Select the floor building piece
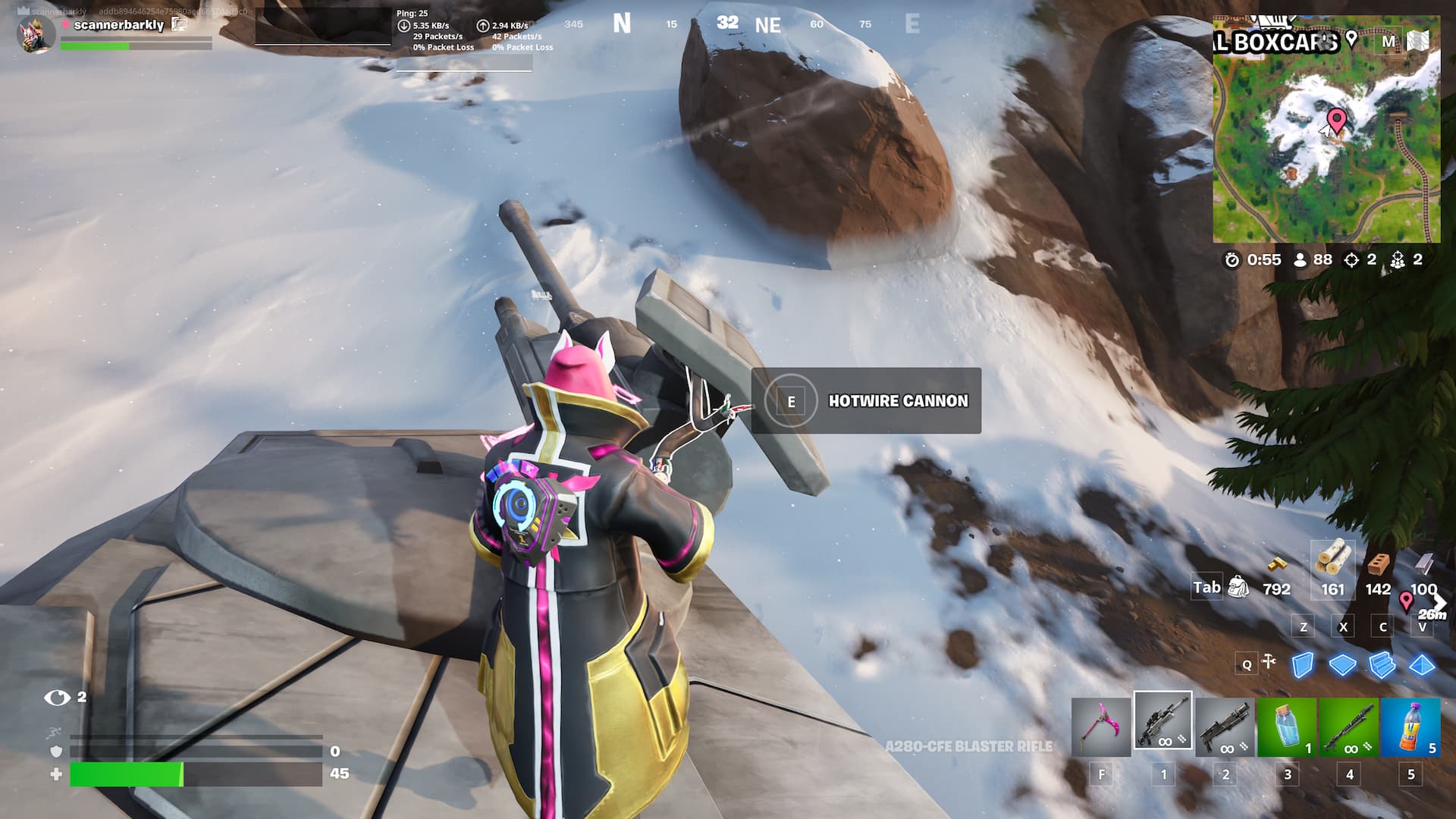 point(1342,665)
